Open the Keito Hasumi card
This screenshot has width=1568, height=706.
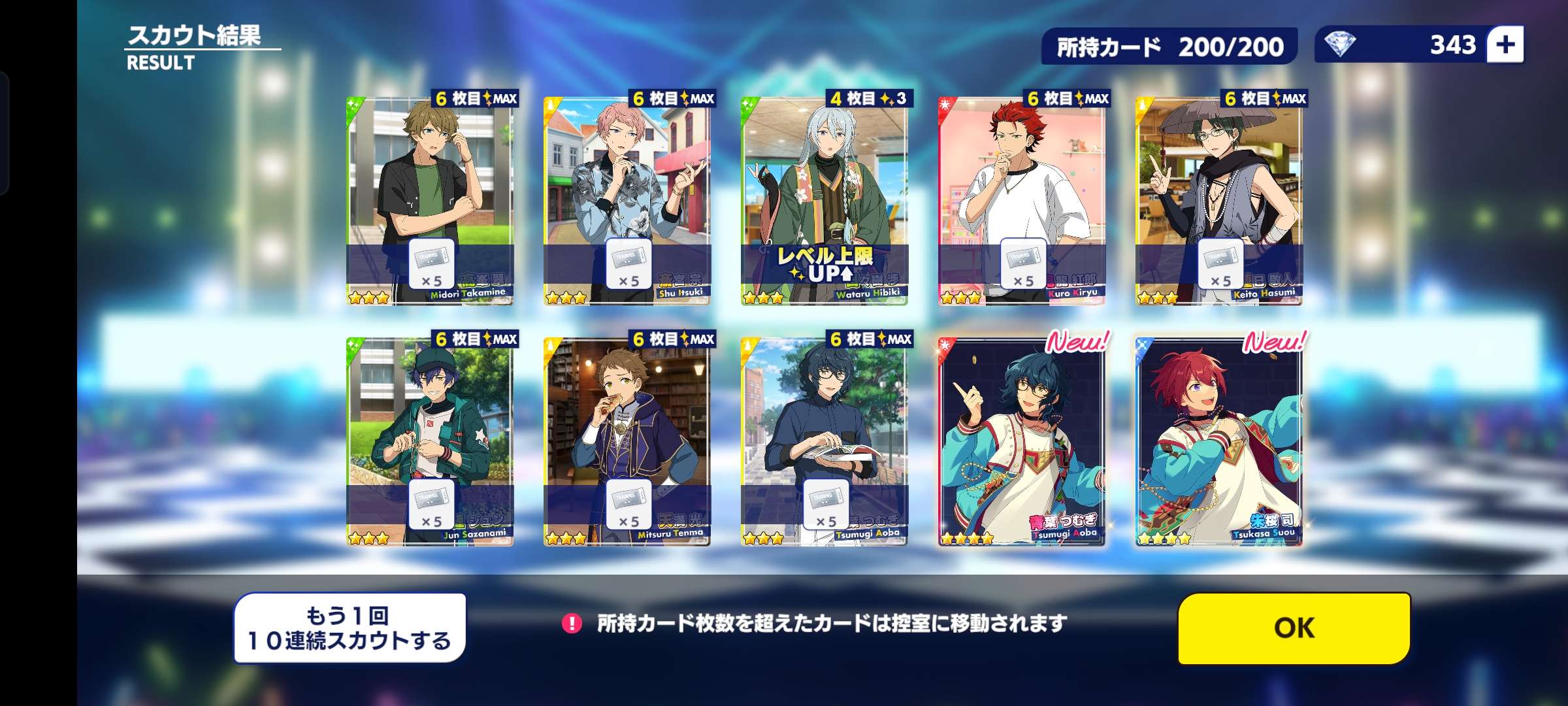[x=1219, y=201]
